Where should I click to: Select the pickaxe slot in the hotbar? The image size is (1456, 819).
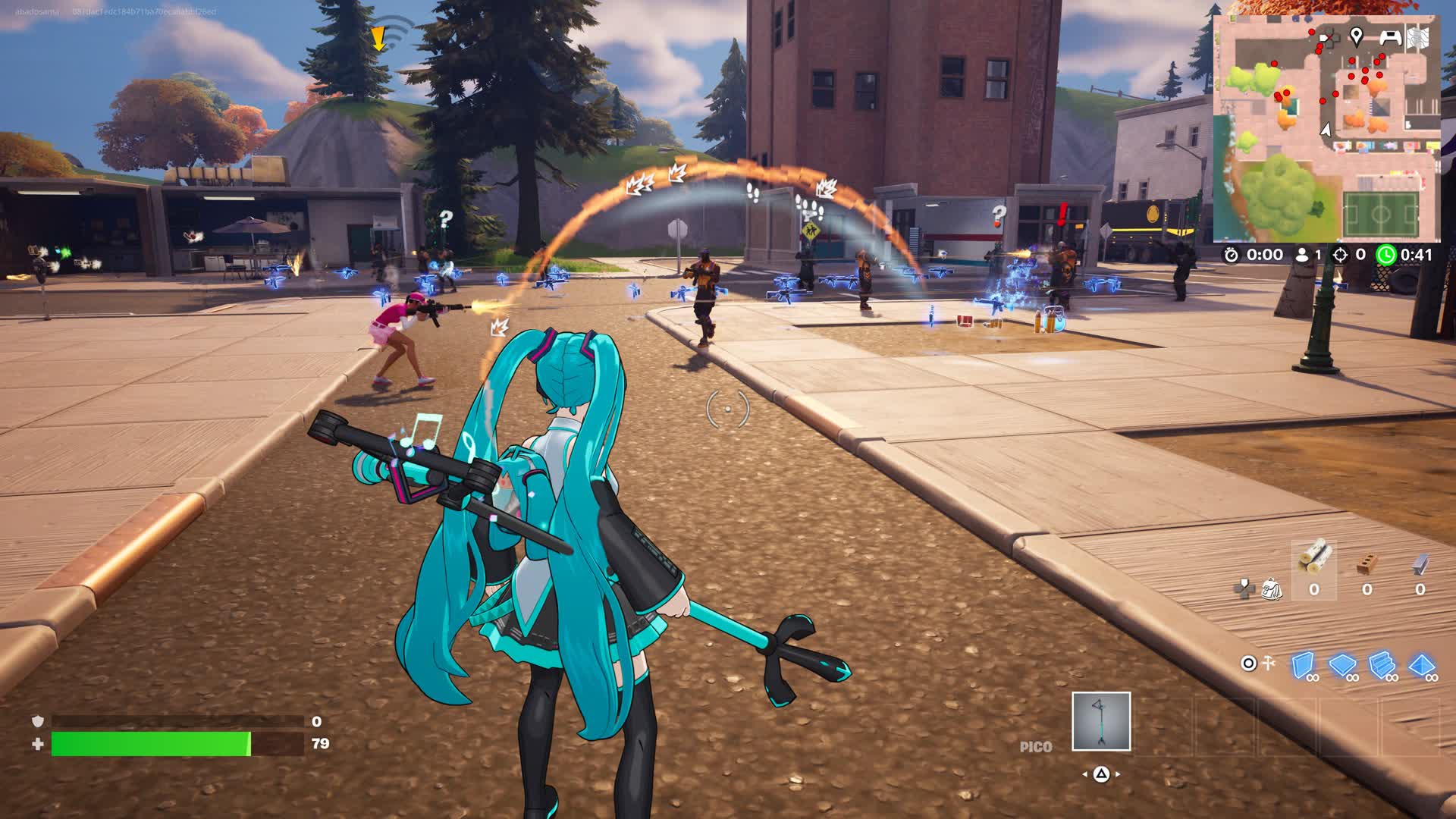(1100, 721)
